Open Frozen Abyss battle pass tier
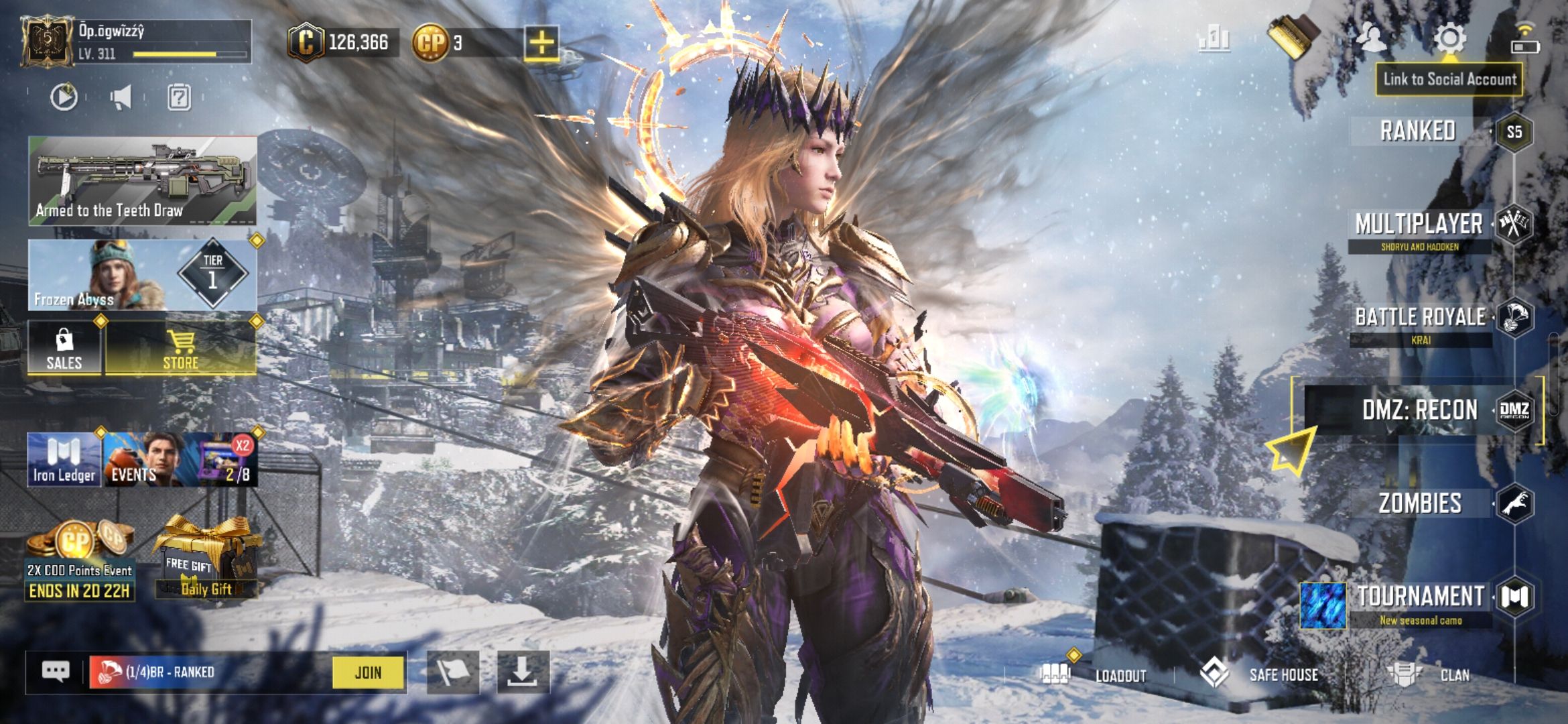This screenshot has height=724, width=1568. [x=142, y=275]
